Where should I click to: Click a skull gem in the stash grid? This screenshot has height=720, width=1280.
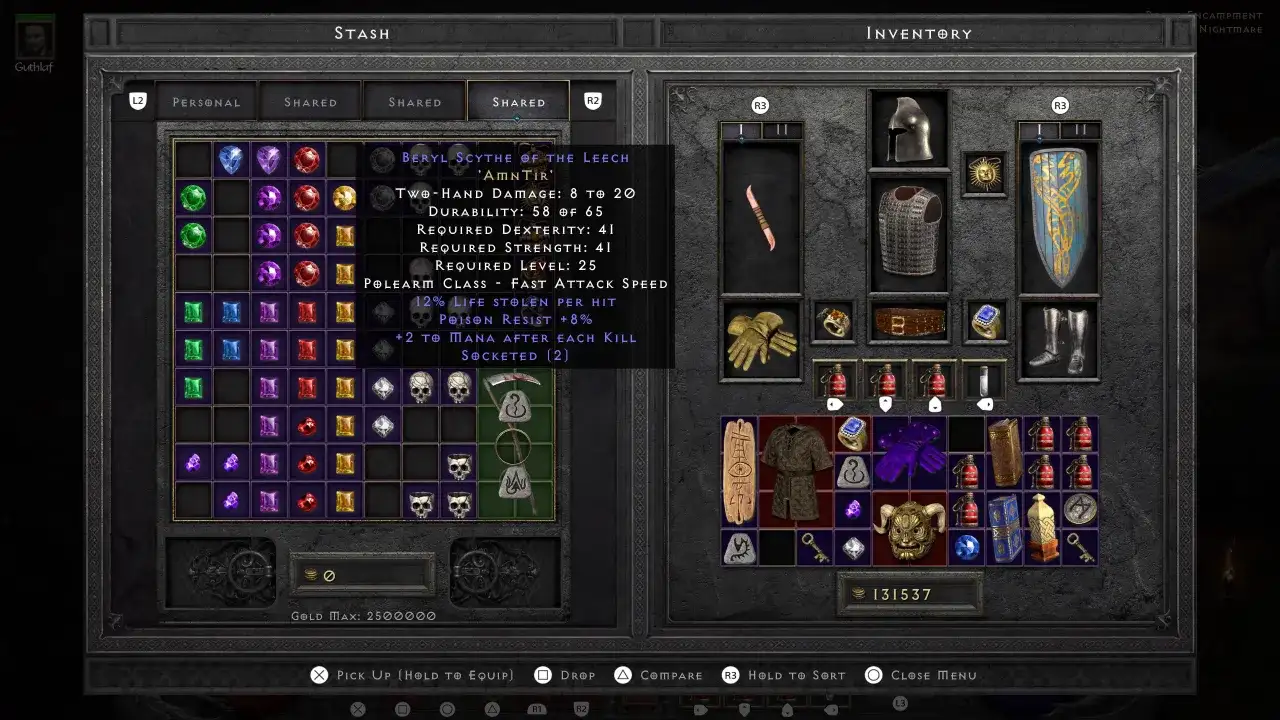pyautogui.click(x=420, y=388)
